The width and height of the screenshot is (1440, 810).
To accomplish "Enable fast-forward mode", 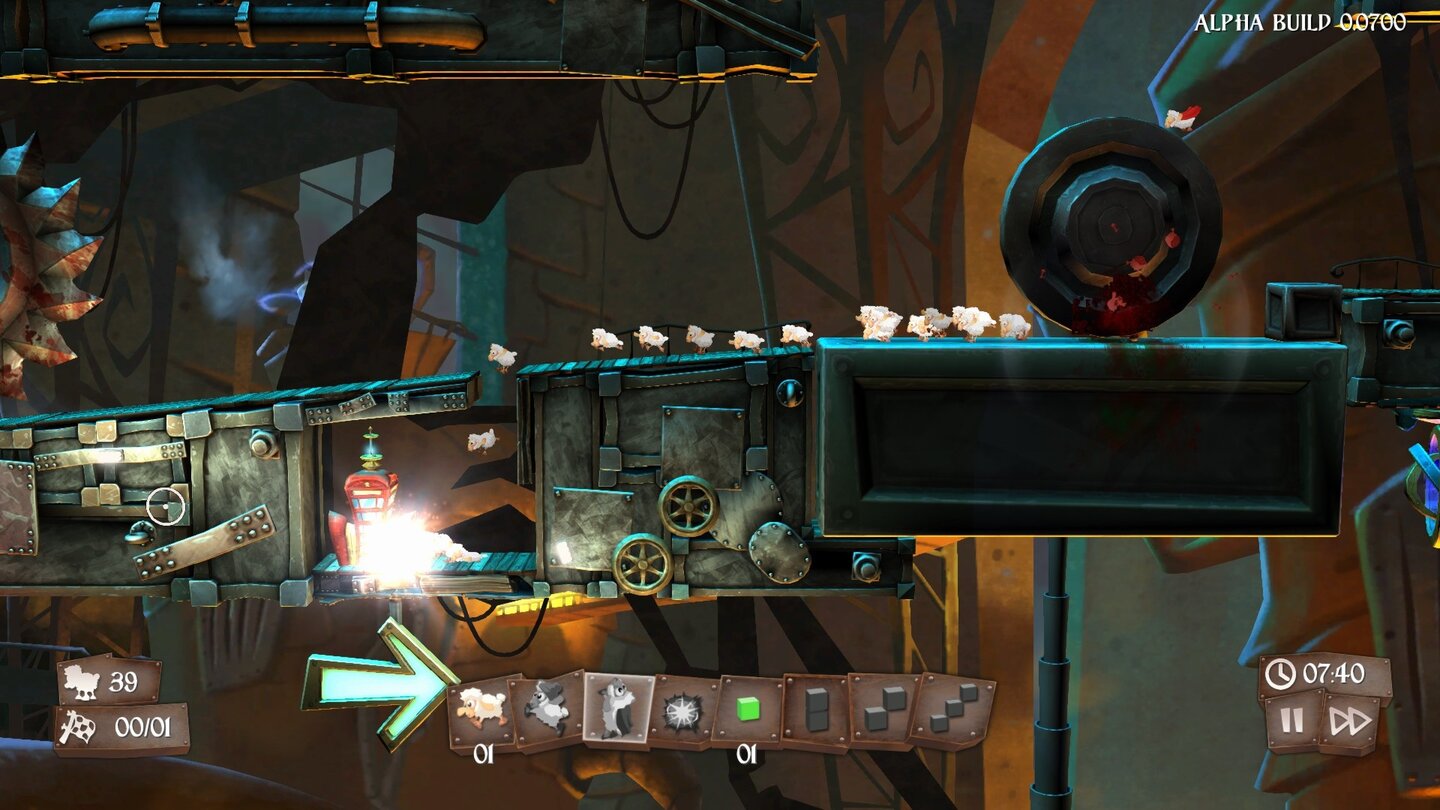I will [1355, 722].
